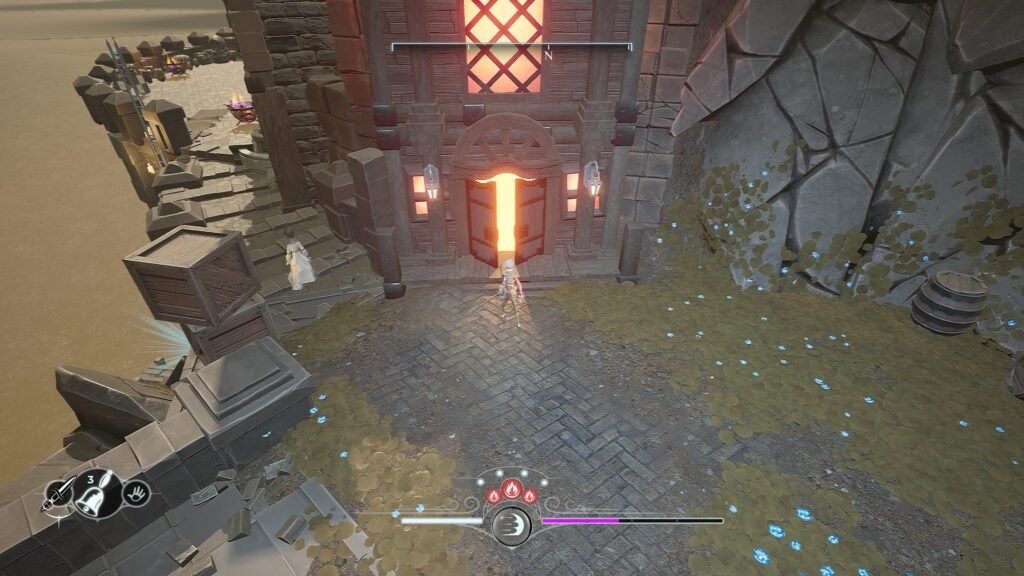The image size is (1024, 576).
Task: Select the large center red flame charge
Action: (511, 490)
